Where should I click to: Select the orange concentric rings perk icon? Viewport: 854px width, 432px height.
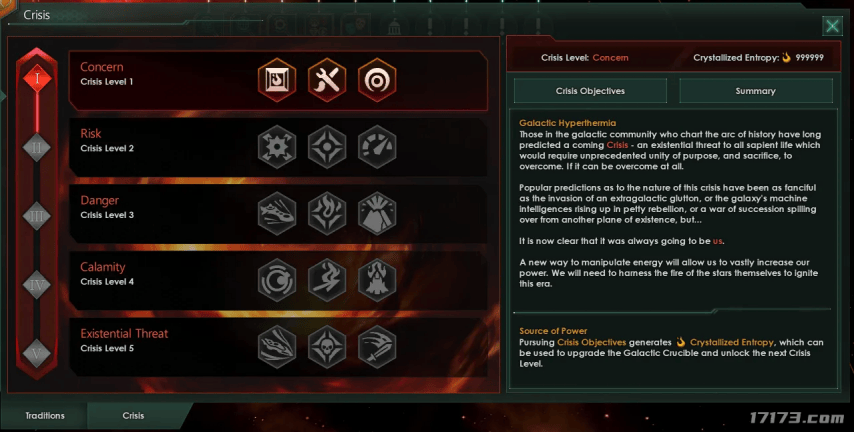[x=377, y=81]
